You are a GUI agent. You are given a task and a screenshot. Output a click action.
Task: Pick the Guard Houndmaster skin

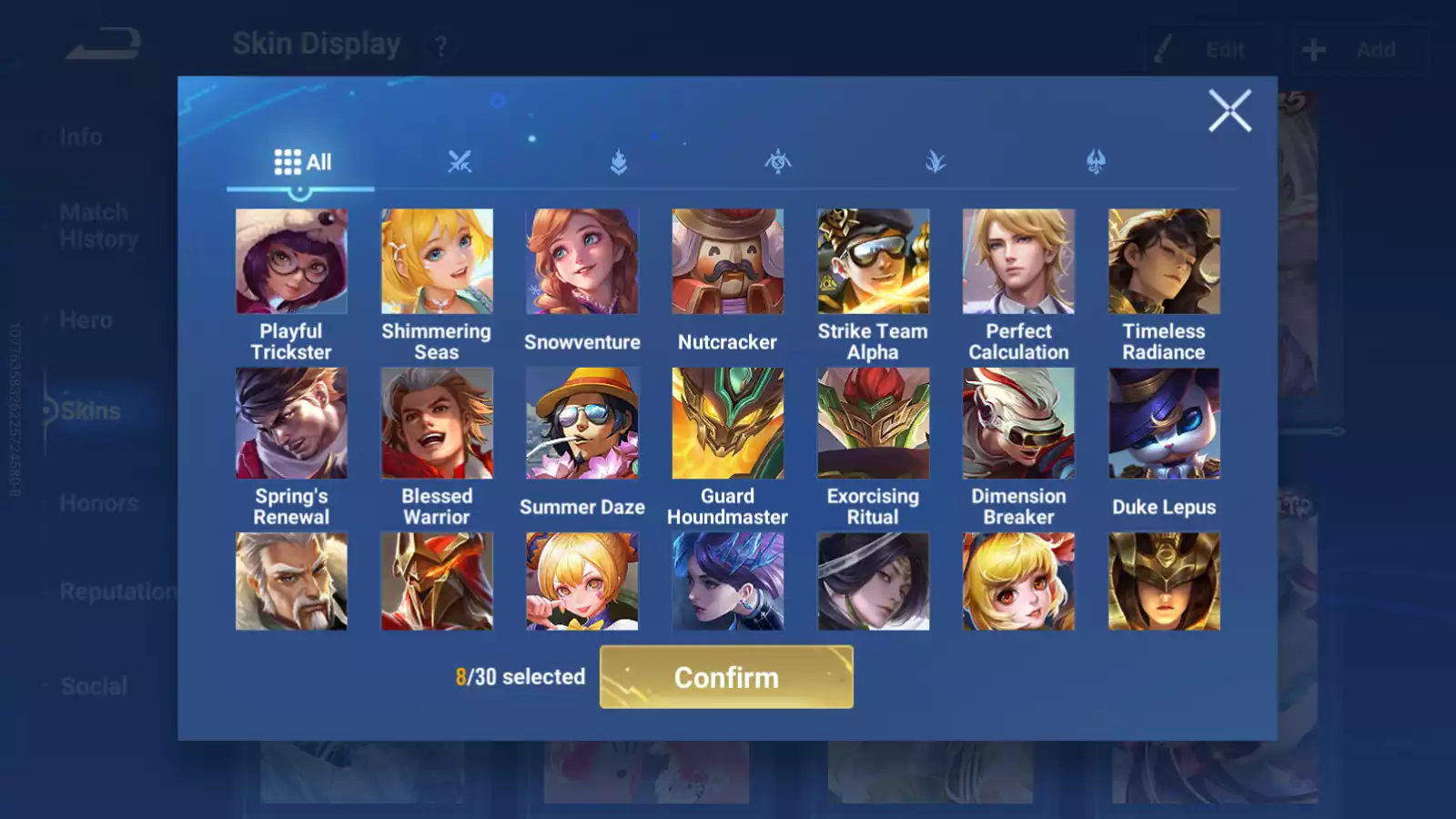728,423
